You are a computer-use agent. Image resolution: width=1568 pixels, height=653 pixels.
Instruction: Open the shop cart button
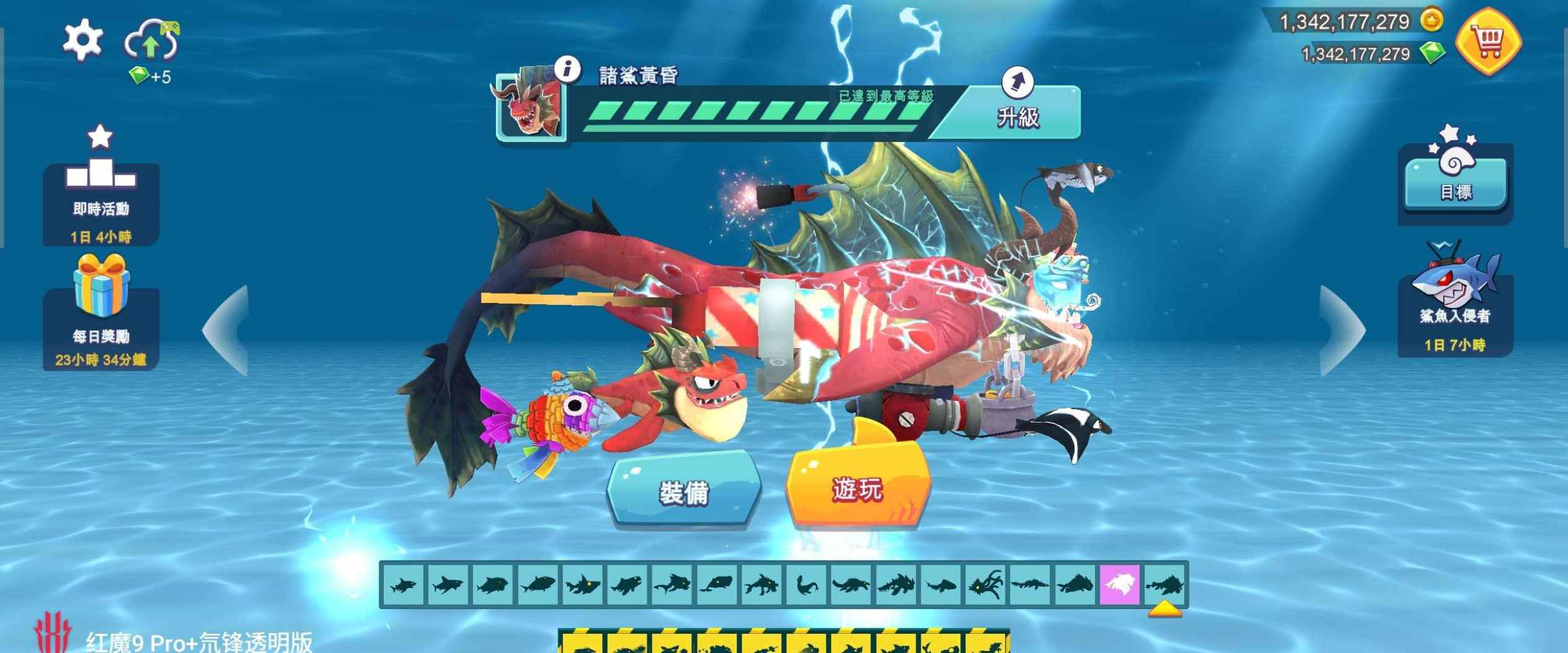[x=1488, y=42]
